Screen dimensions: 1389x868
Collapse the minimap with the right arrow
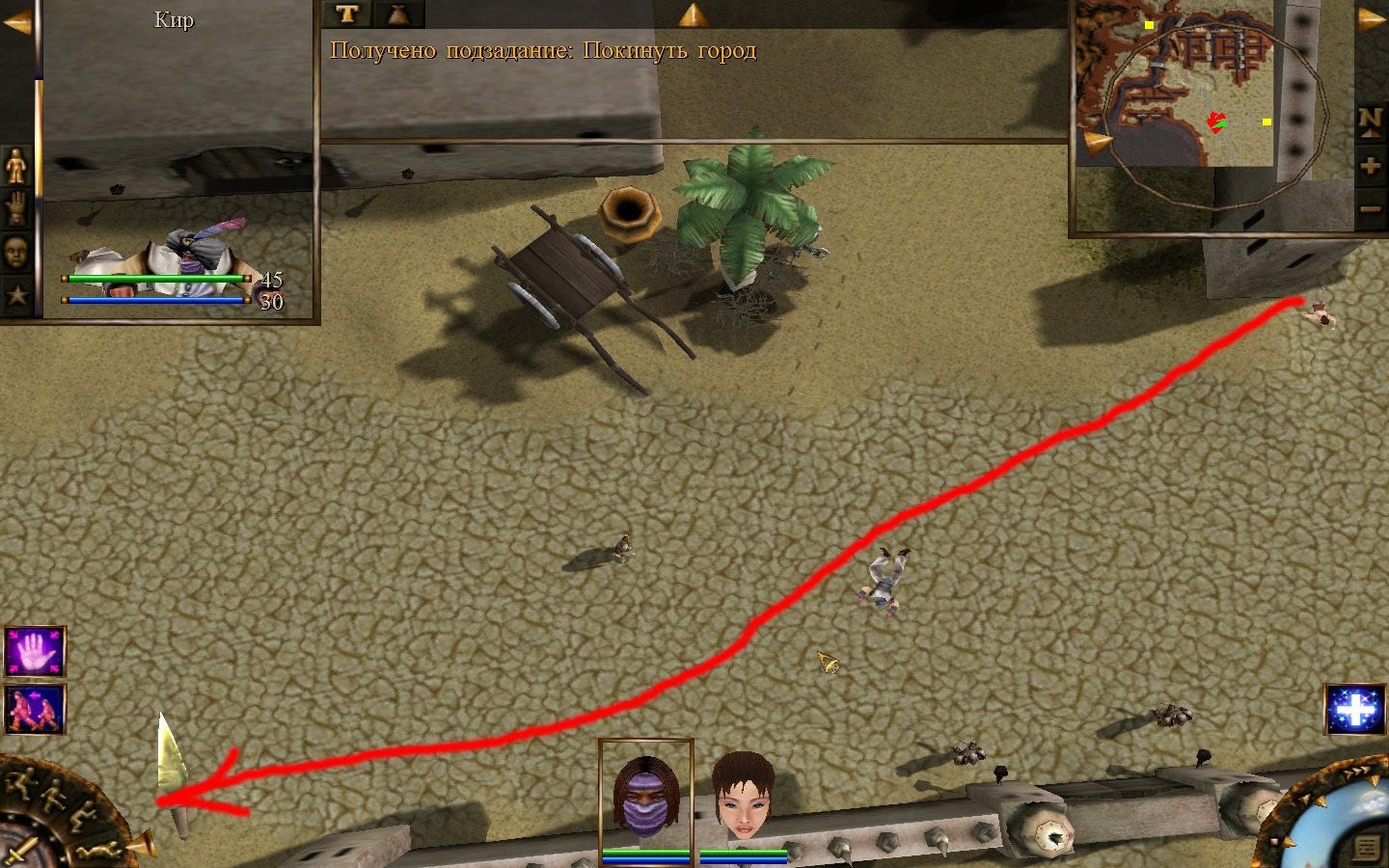(x=1372, y=20)
